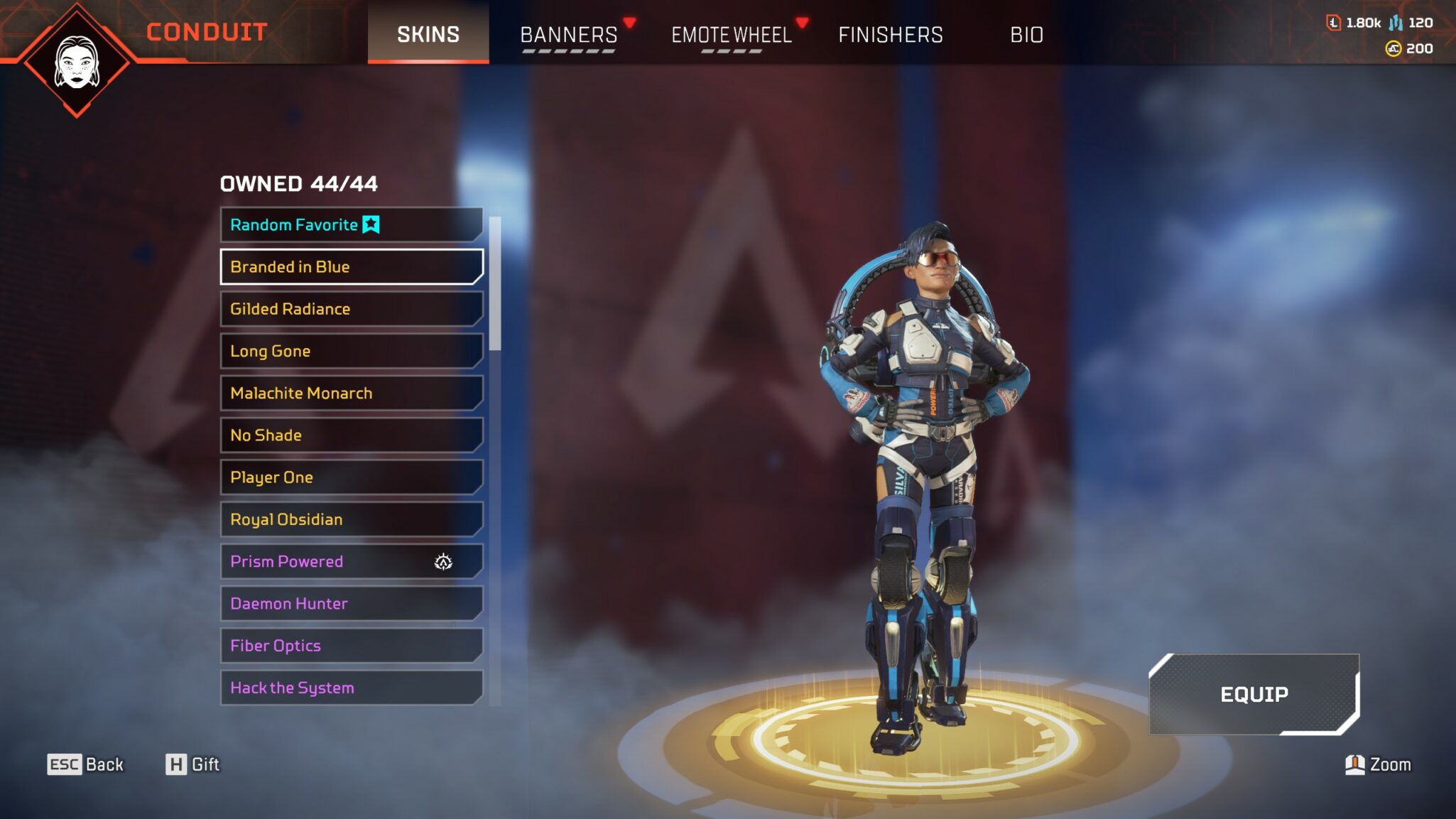This screenshot has height=819, width=1456.
Task: Select the Player One skin
Action: [351, 477]
